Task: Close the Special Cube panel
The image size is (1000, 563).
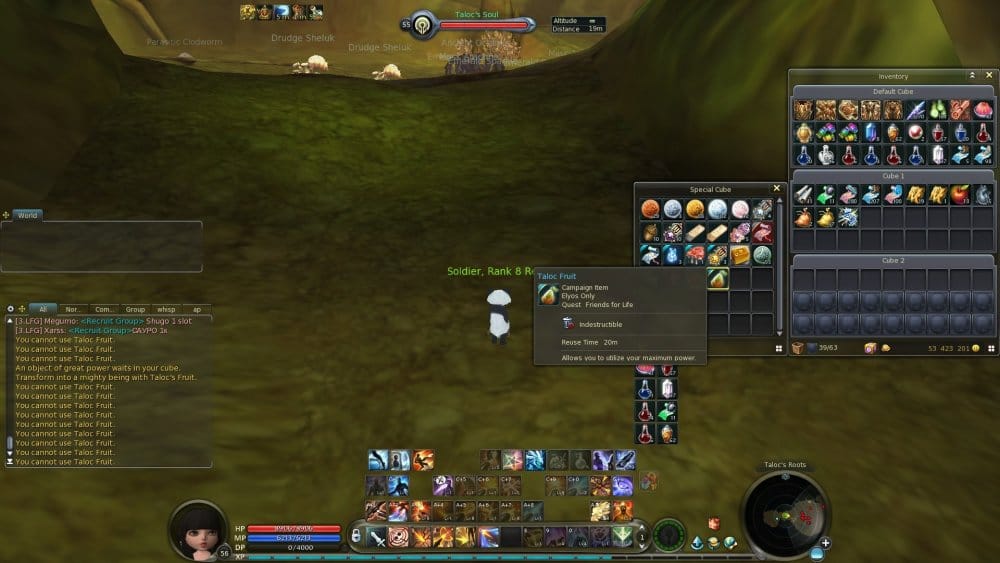Action: [x=776, y=188]
